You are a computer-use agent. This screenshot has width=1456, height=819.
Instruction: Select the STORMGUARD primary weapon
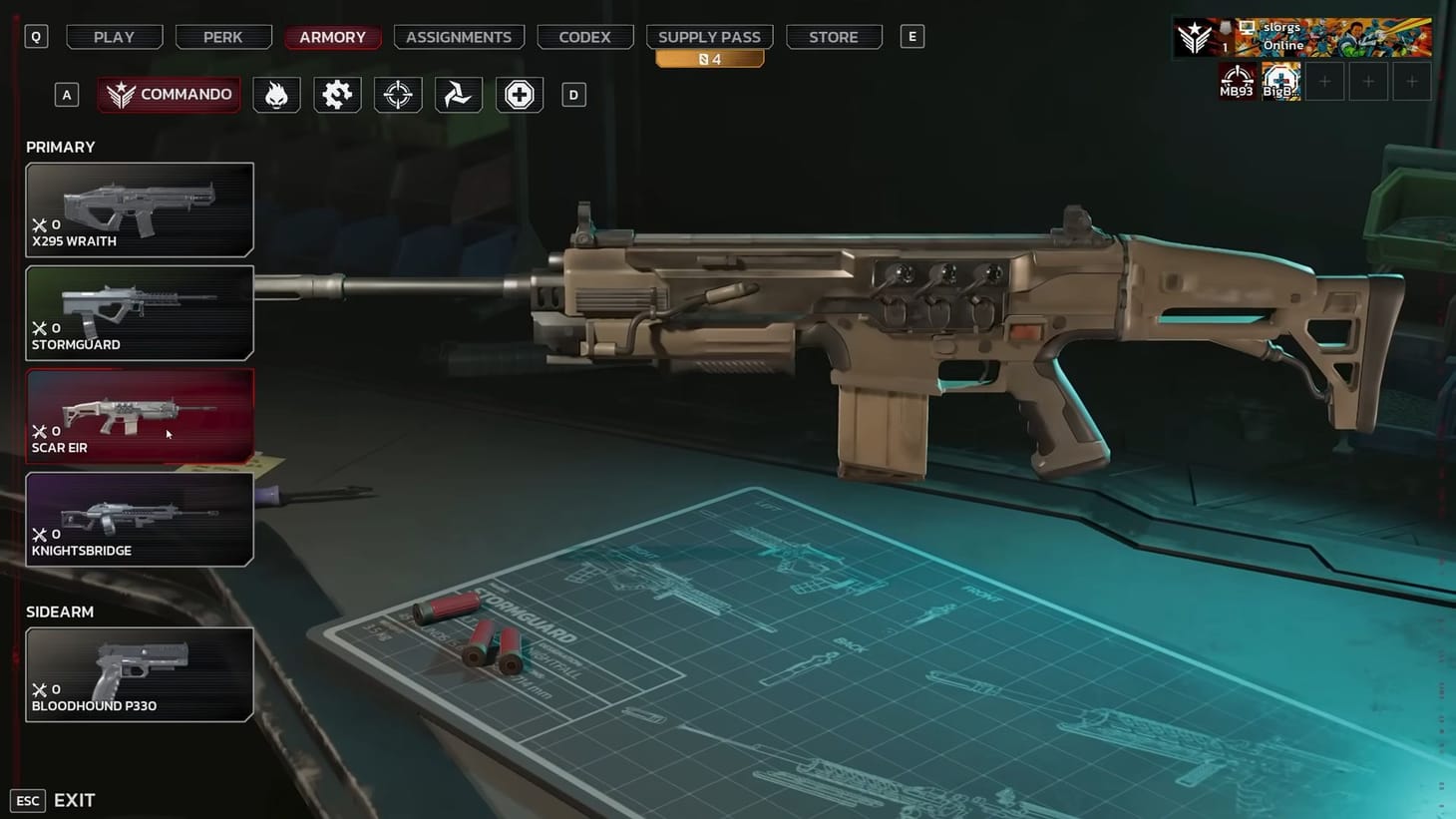click(140, 312)
